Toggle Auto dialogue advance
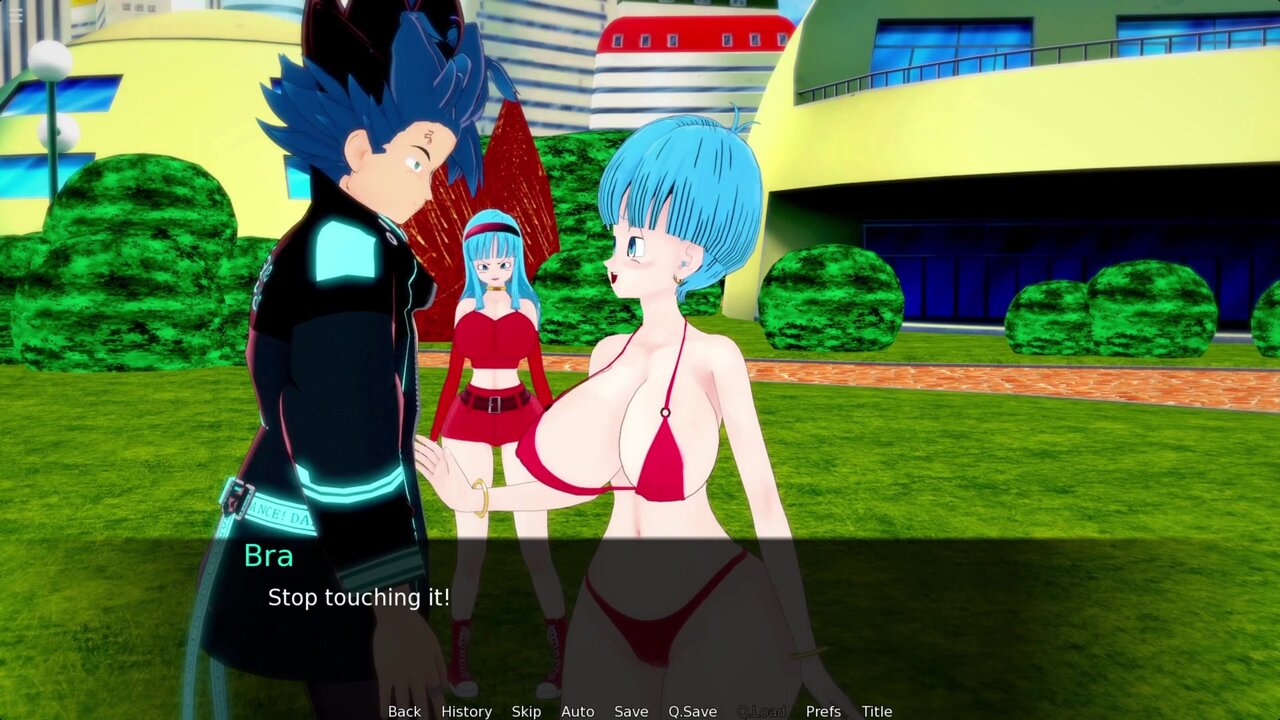 tap(577, 711)
